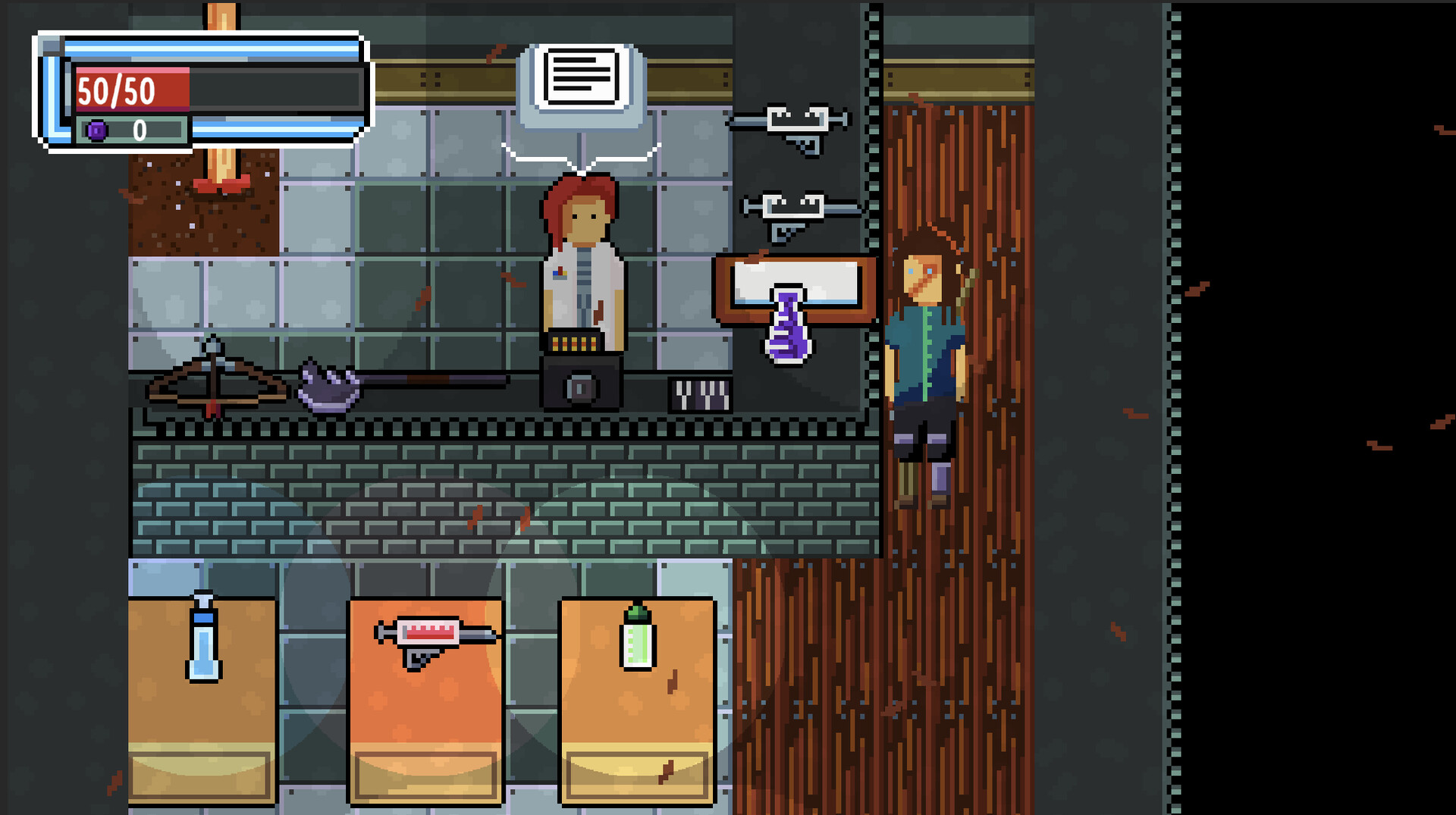1456x815 pixels.
Task: Select the red-striped ray gun on the bed
Action: (x=428, y=633)
